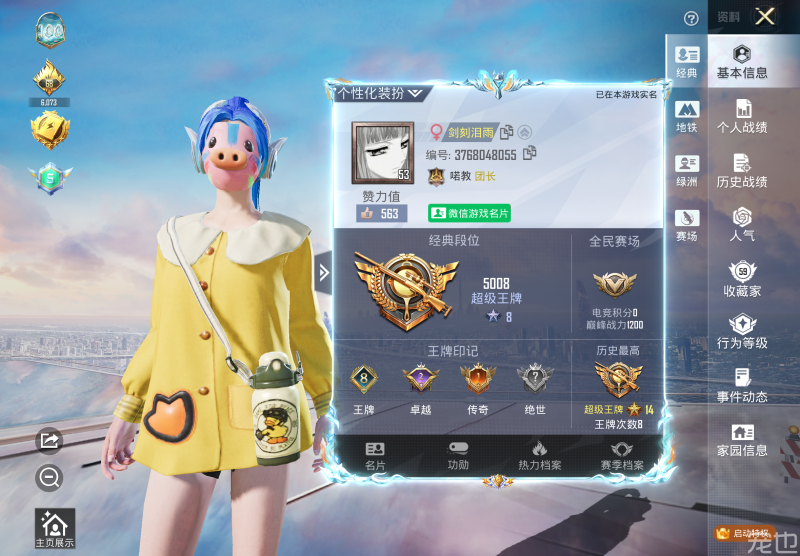The height and width of the screenshot is (556, 800).
Task: Open the 事件动态 events page
Action: coord(742,386)
